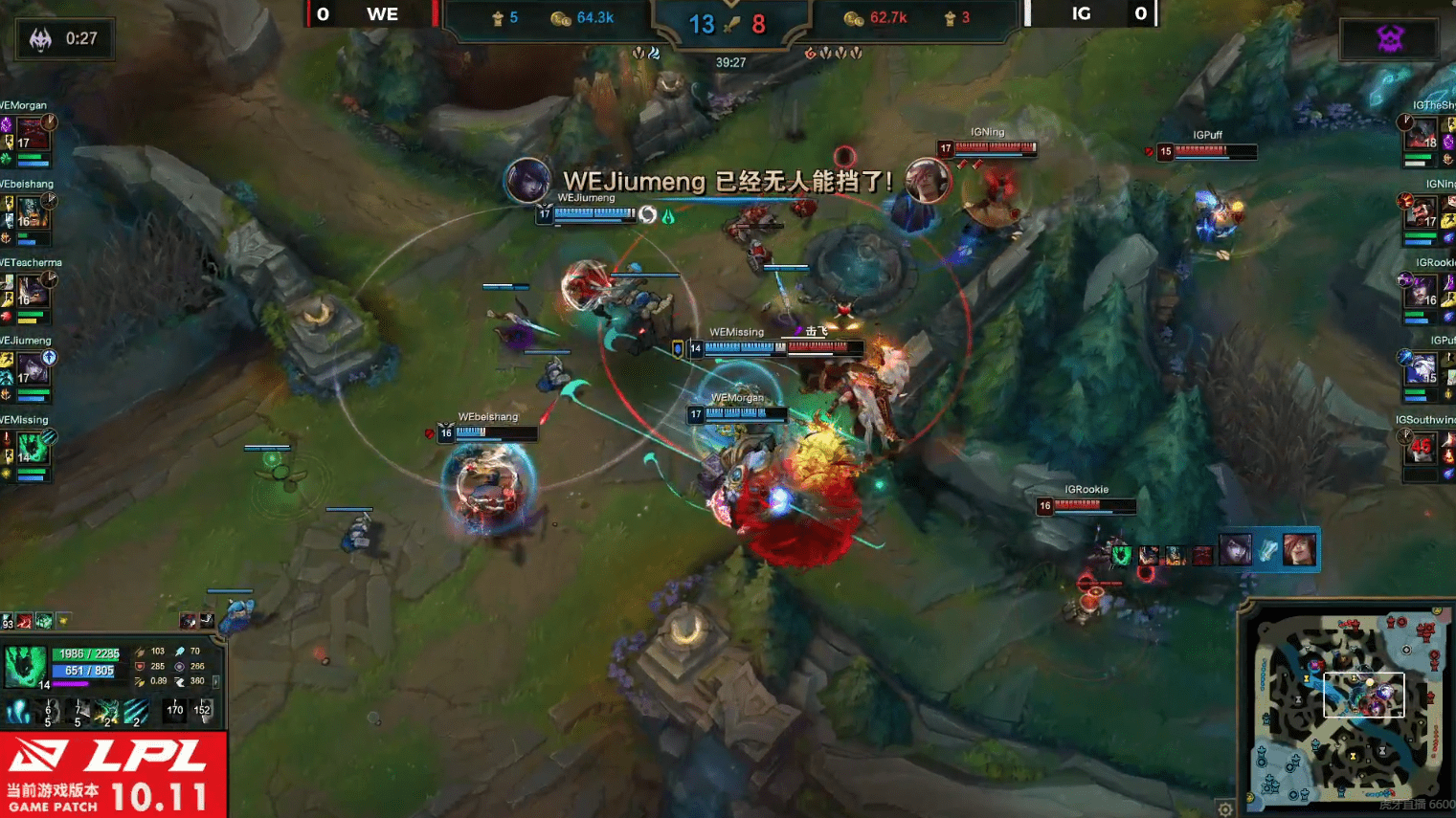
Task: Click the large Thresh portrait in stats panel
Action: coord(25,667)
